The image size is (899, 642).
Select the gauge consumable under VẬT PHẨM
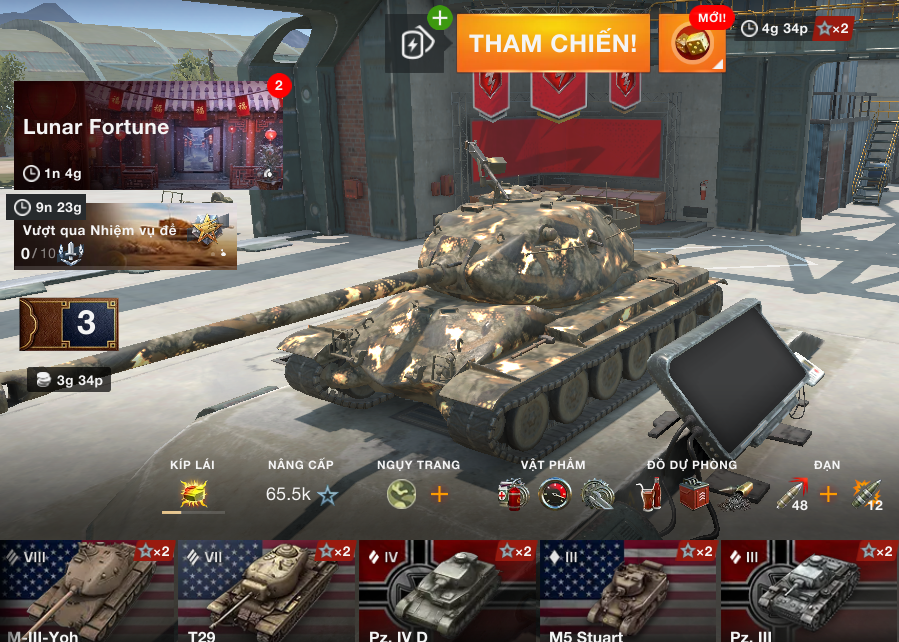555,493
